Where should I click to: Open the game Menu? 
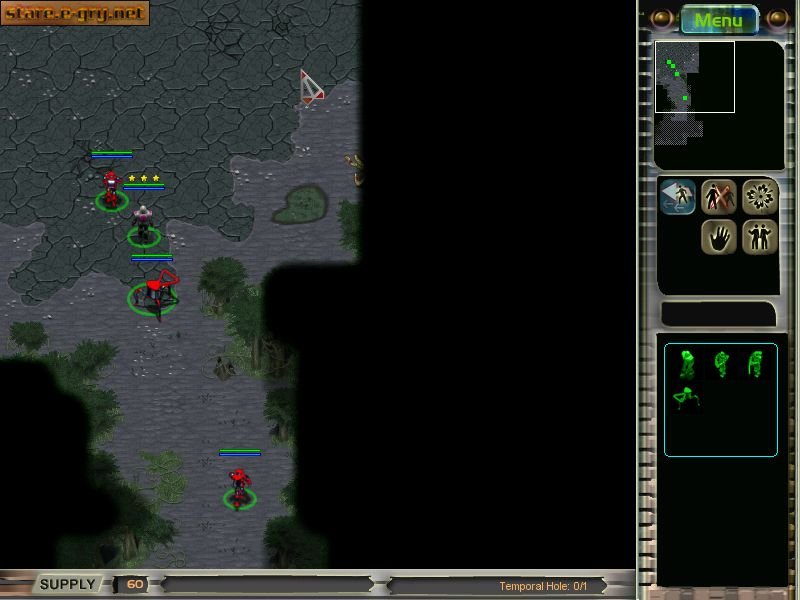point(719,19)
